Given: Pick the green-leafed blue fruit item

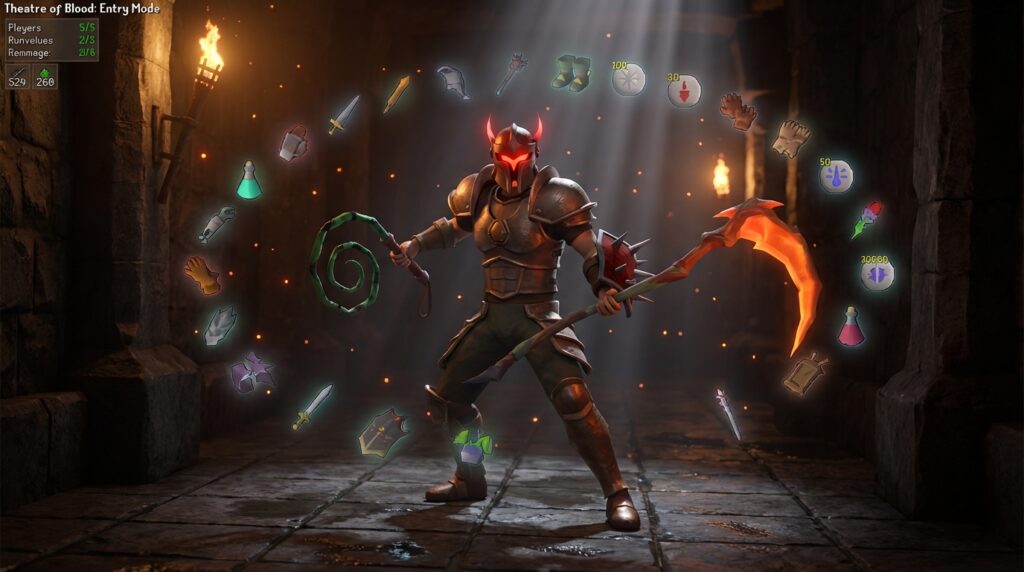Looking at the screenshot, I should tap(472, 446).
